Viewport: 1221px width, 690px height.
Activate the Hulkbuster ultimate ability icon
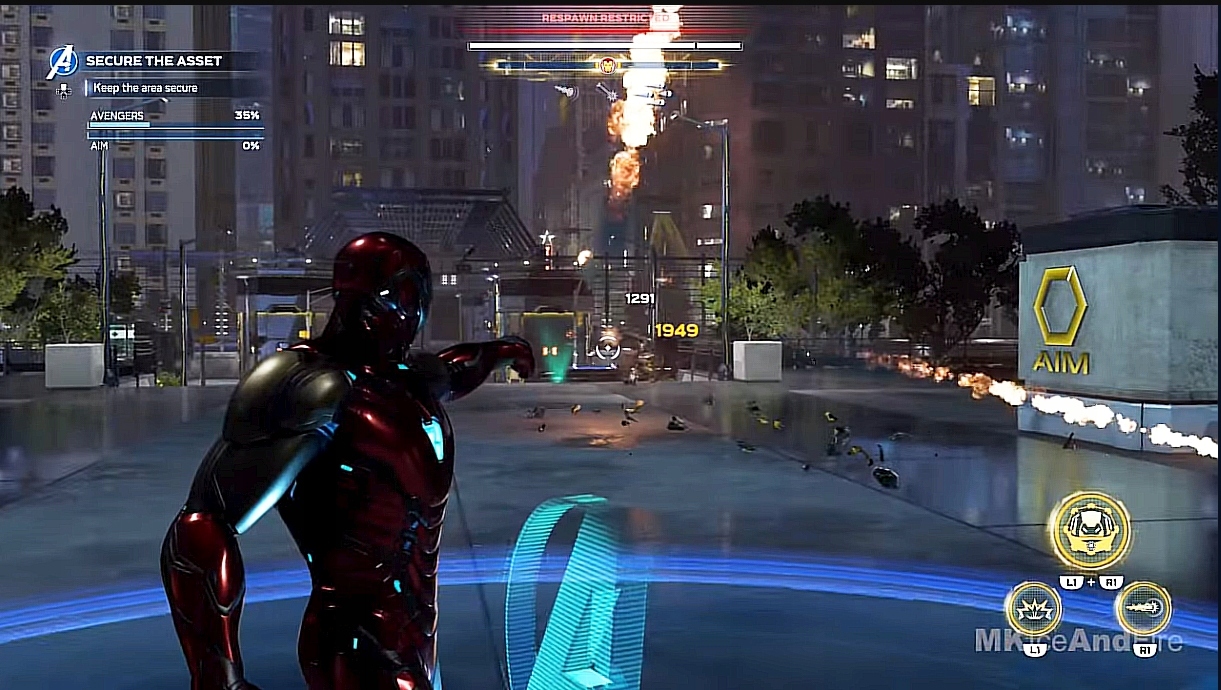(x=1089, y=530)
